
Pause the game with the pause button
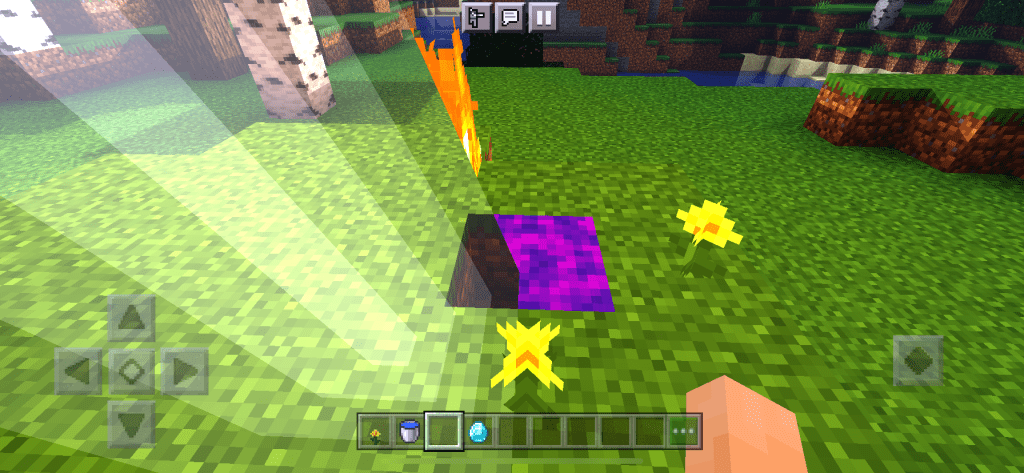543,17
